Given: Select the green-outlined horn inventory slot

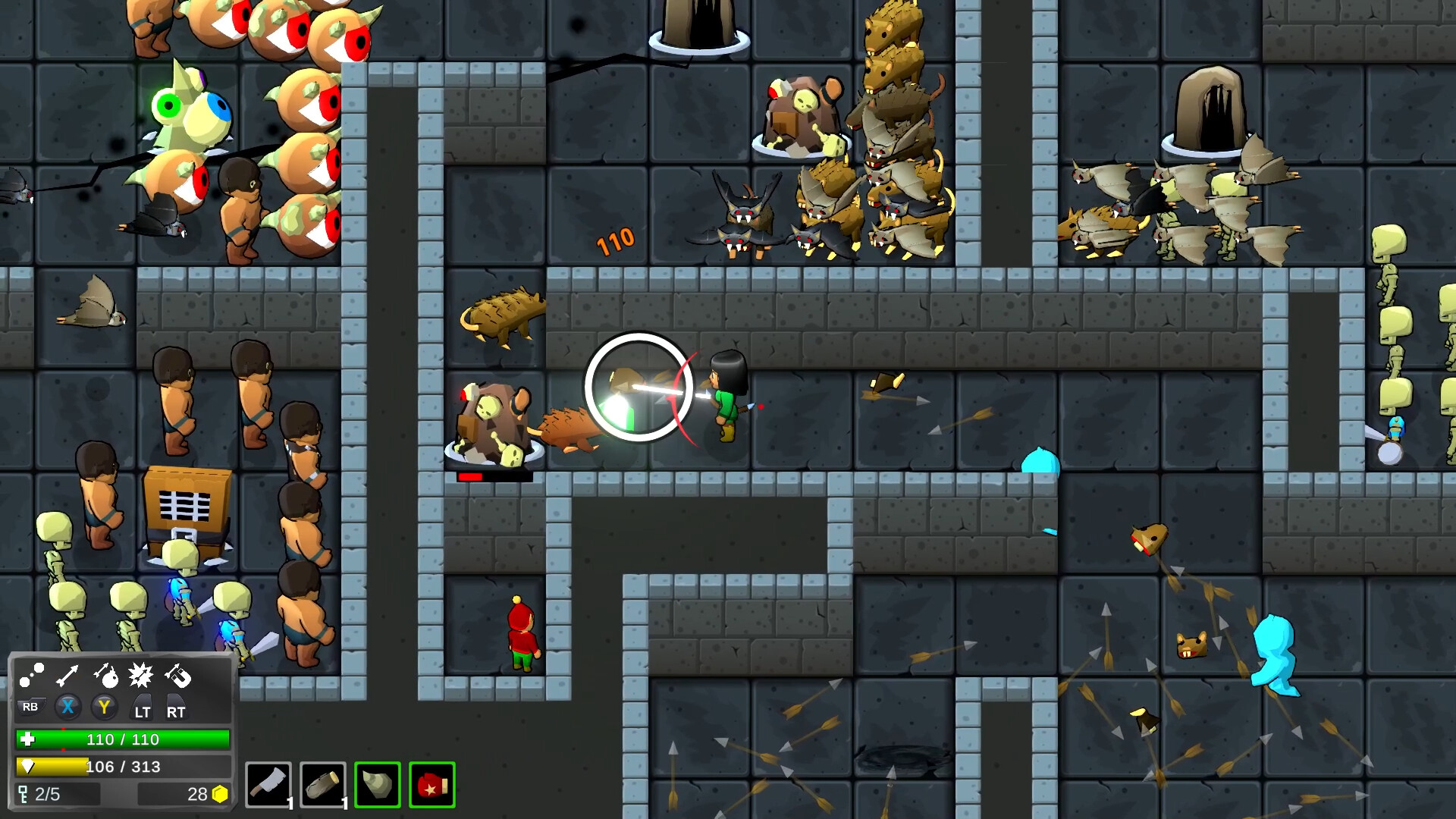Looking at the screenshot, I should tap(377, 785).
